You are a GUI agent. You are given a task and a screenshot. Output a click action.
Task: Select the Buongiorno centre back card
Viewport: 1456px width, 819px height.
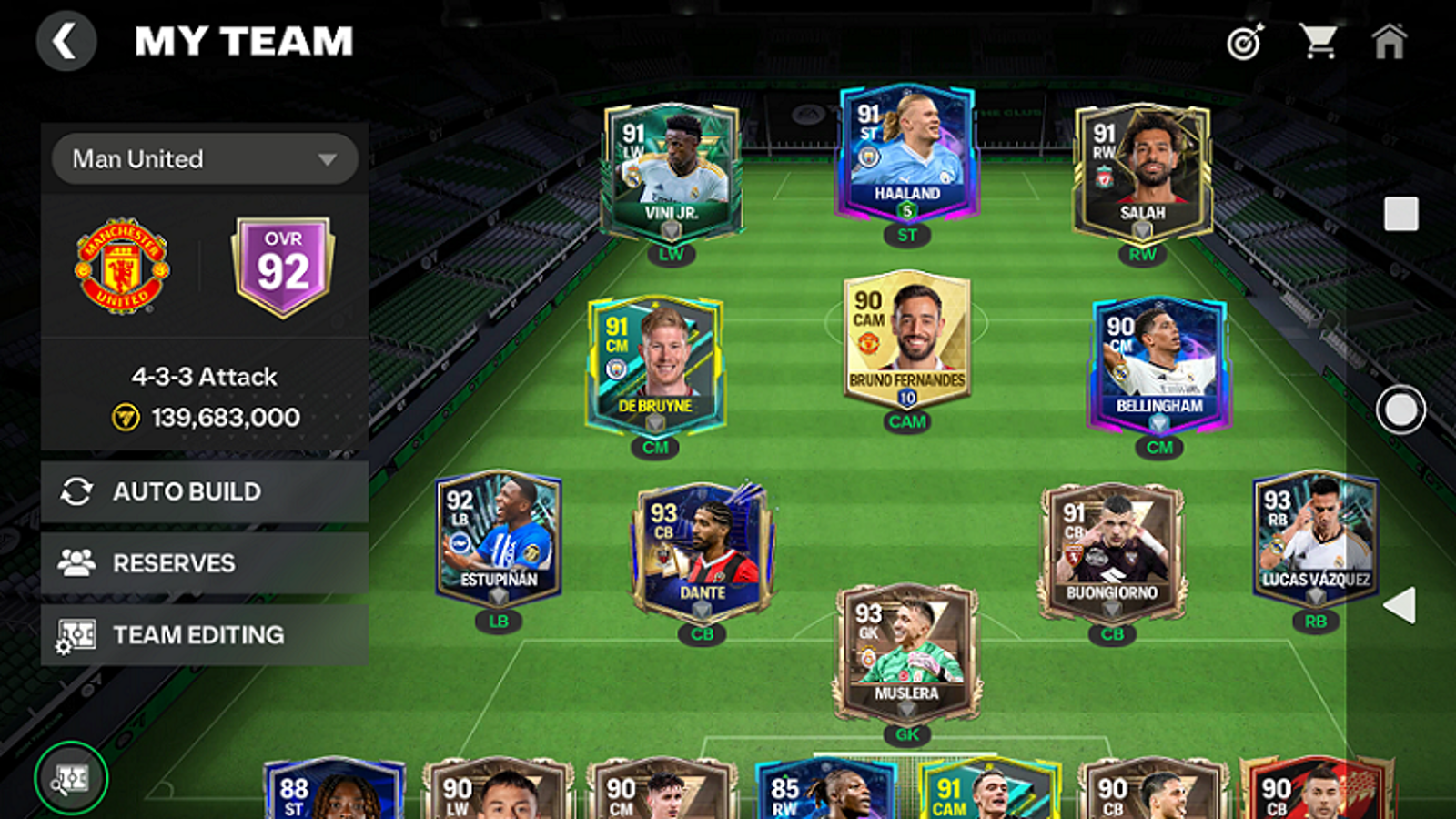tap(1112, 551)
